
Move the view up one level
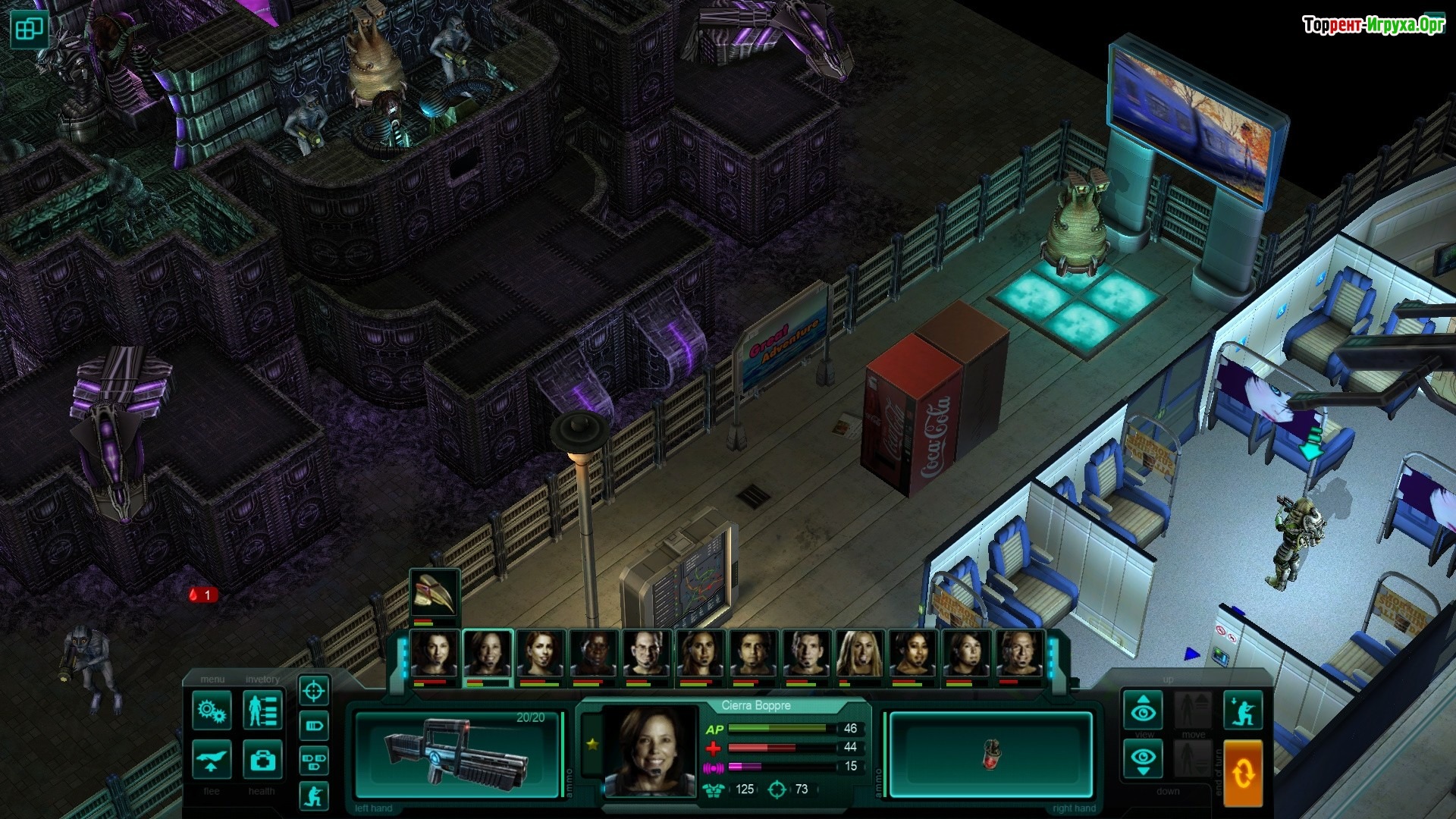pos(1144,710)
